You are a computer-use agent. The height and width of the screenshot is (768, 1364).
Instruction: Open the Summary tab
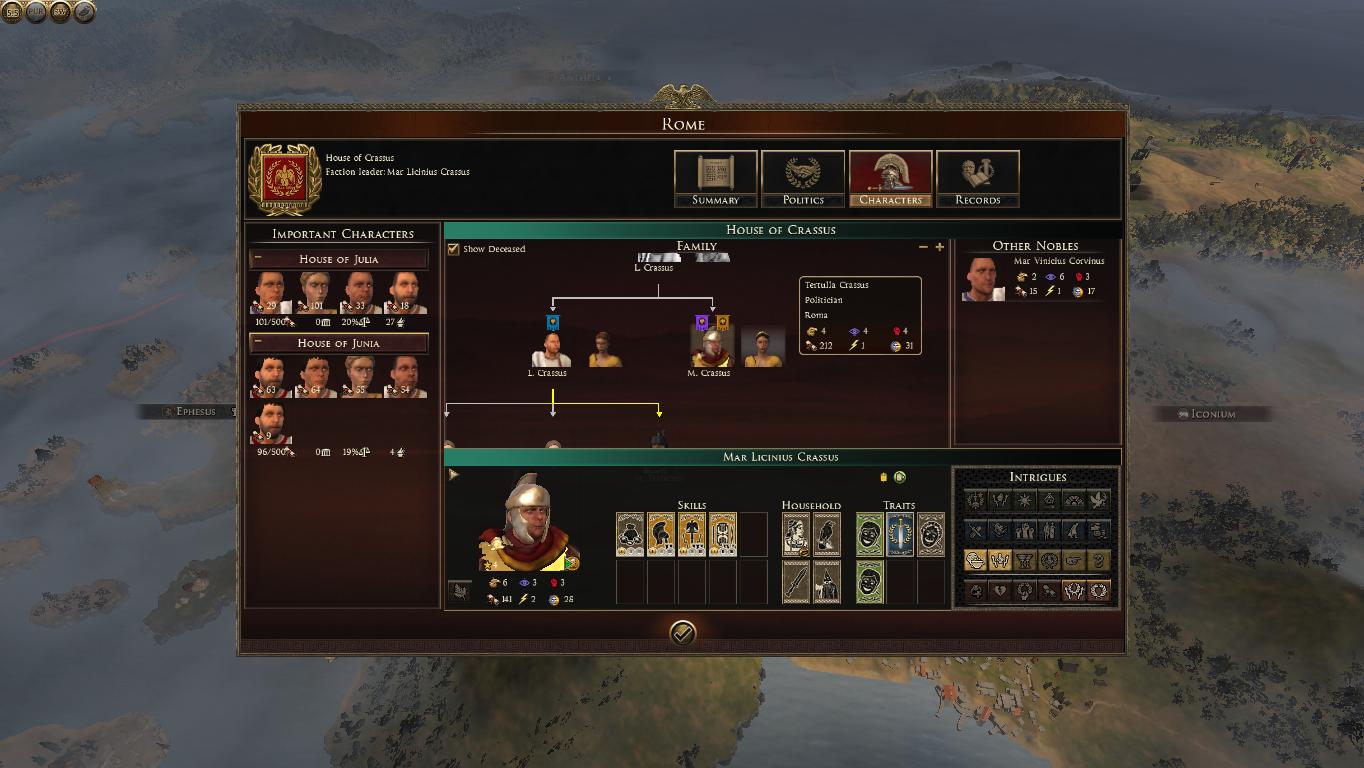(715, 179)
